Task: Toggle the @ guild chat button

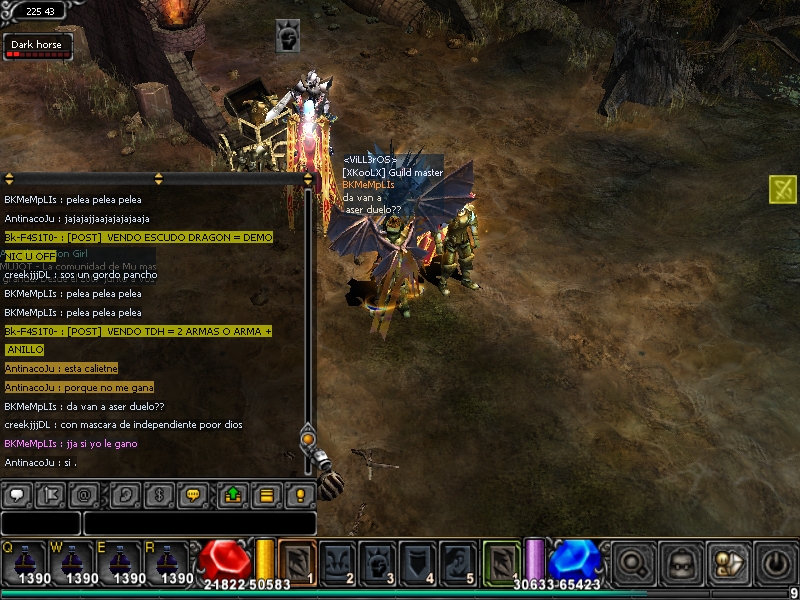Action: tap(84, 494)
